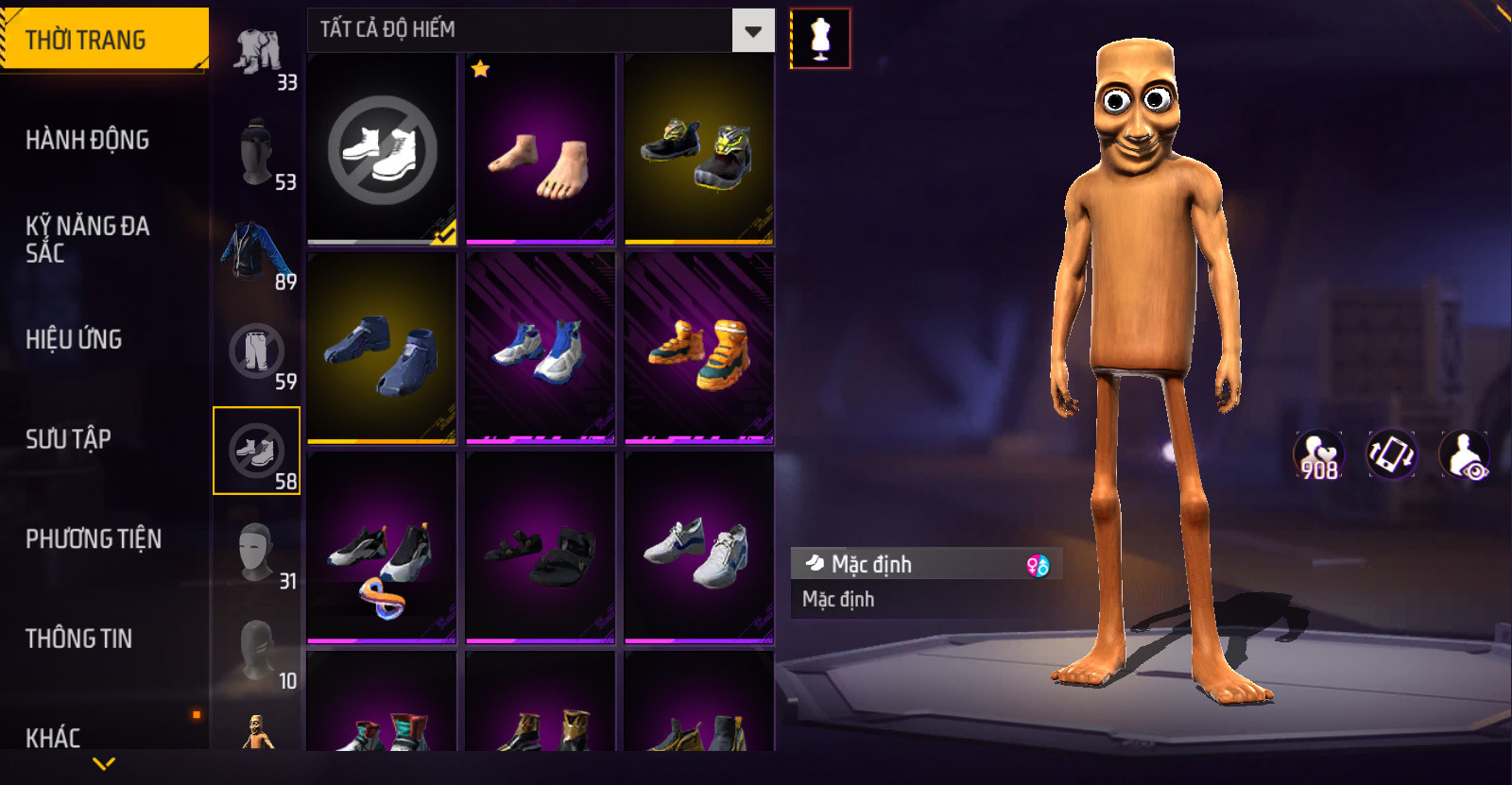Open the Tất Cả Độ Hiếm rarity dropdown
Viewport: 1512px width, 785px height.
coord(752,31)
